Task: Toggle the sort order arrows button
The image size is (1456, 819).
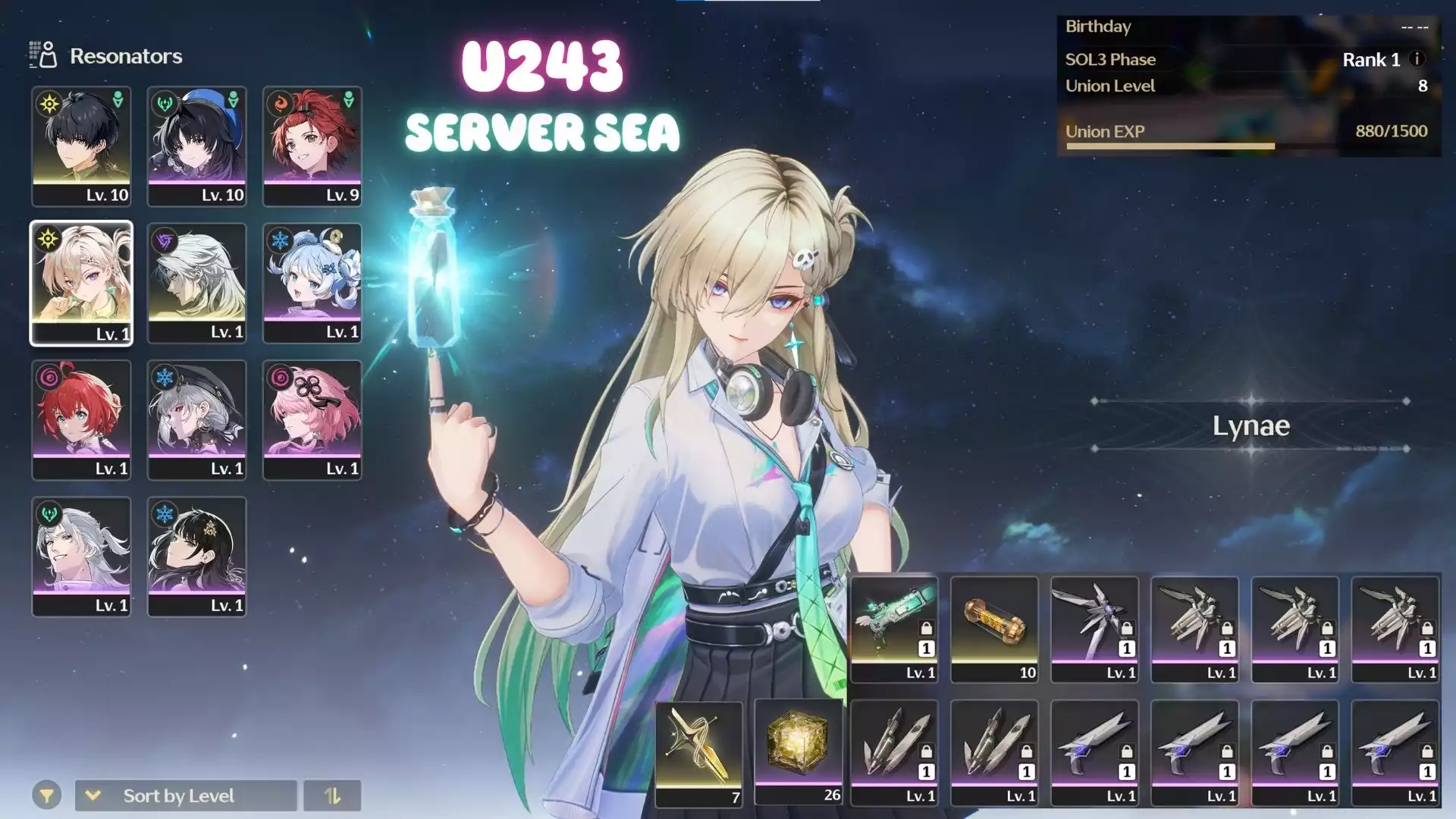Action: (332, 795)
